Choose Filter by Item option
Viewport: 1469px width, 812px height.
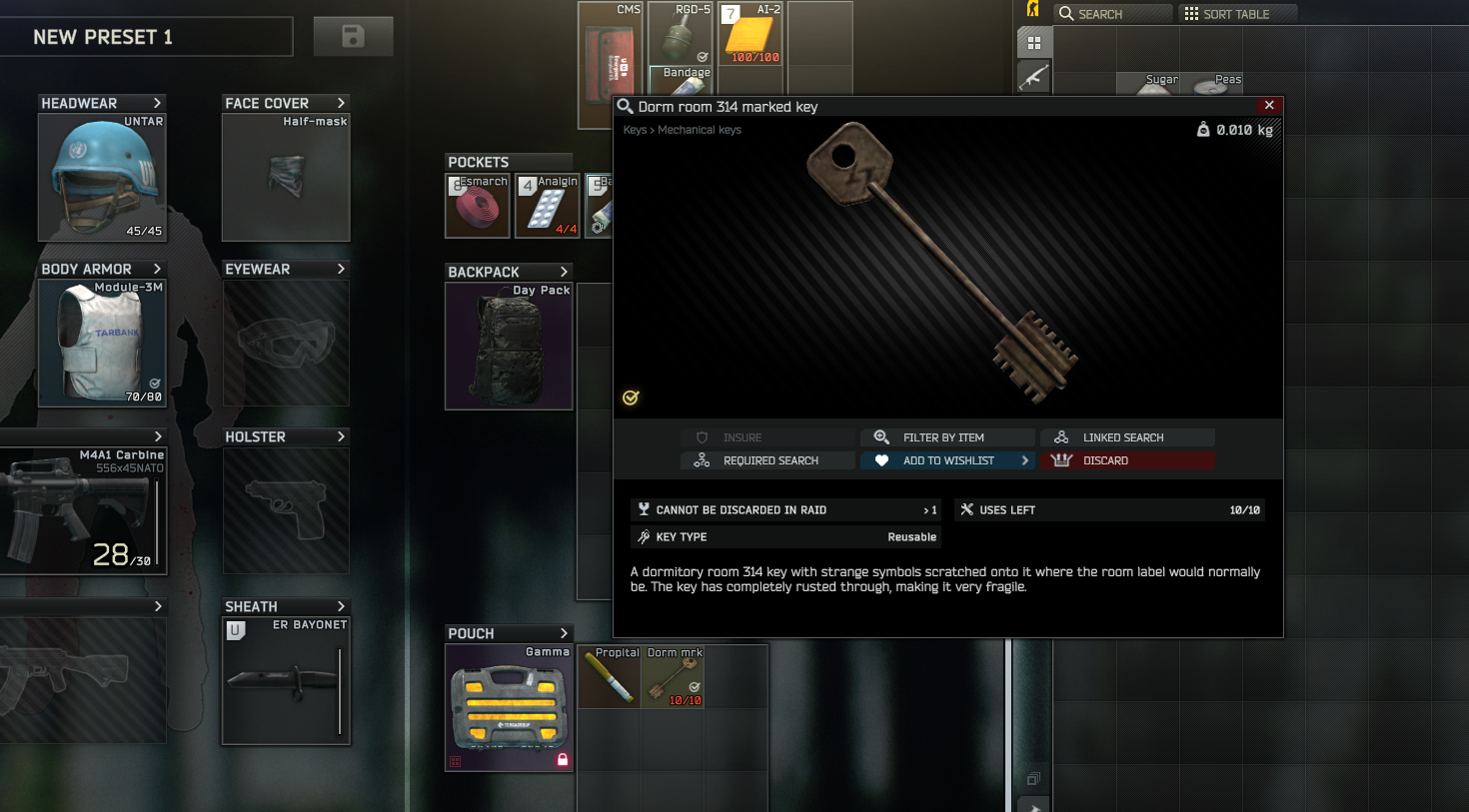[x=947, y=437]
